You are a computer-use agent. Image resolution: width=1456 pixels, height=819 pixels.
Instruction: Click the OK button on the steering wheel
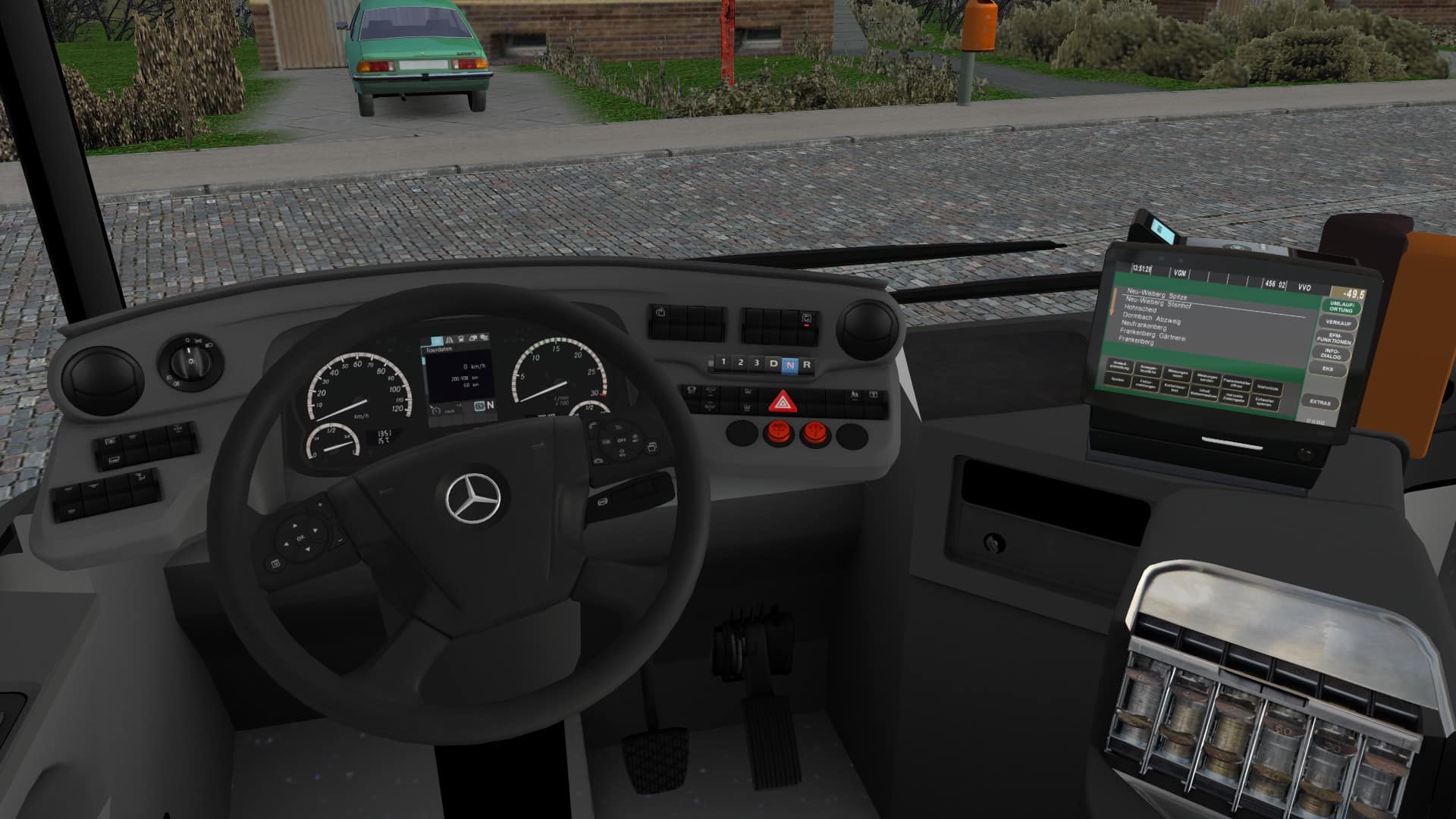300,538
